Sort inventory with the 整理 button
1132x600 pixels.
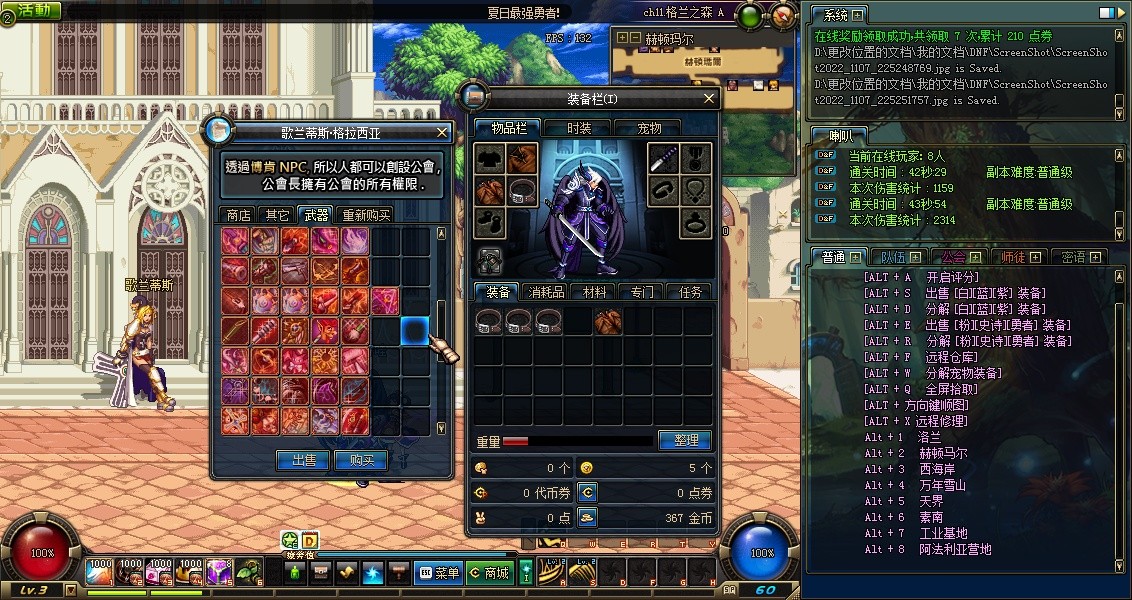(x=685, y=440)
